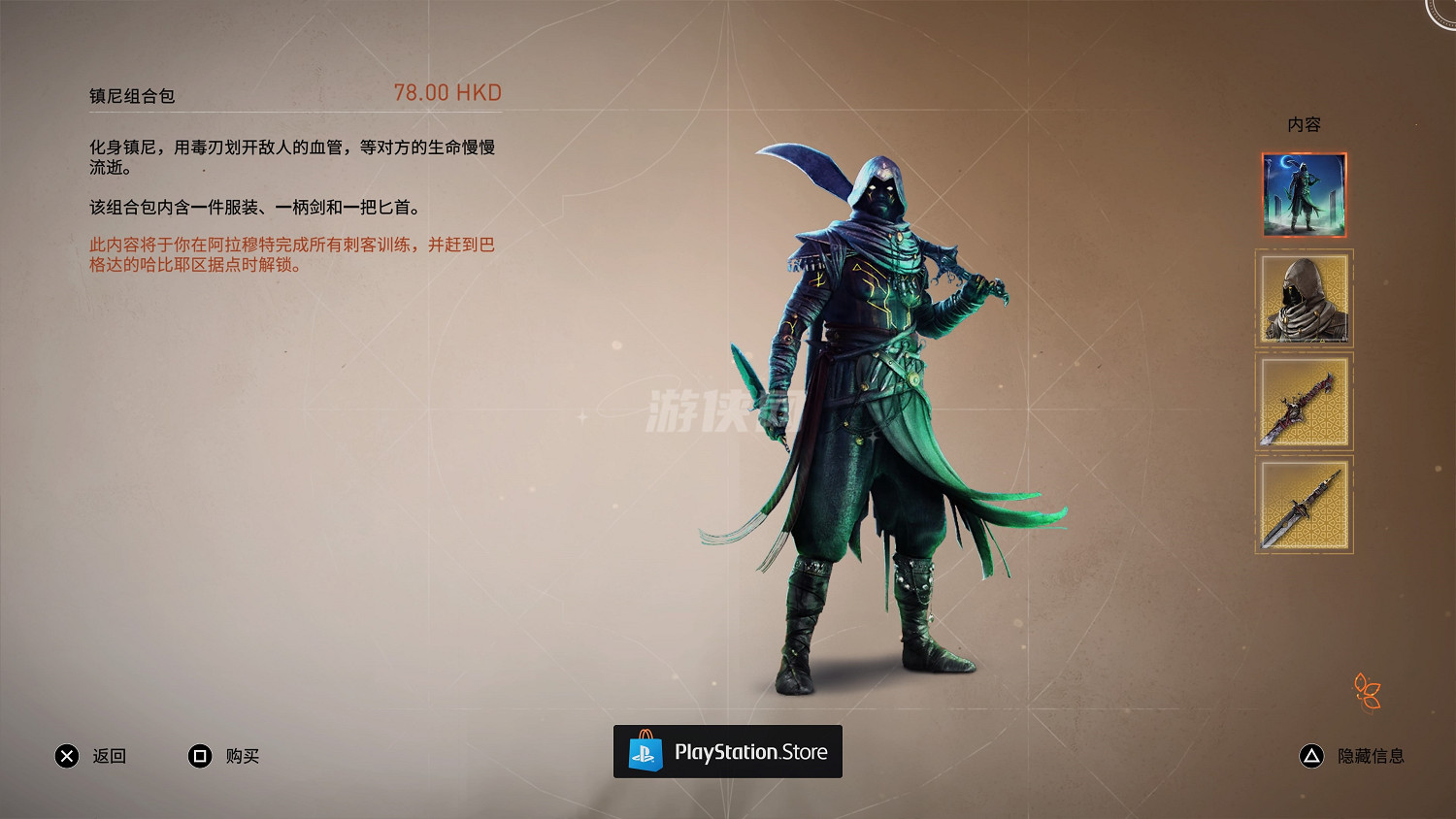The image size is (1456, 819).
Task: Select the hooded outfit thumbnail
Action: click(1303, 299)
